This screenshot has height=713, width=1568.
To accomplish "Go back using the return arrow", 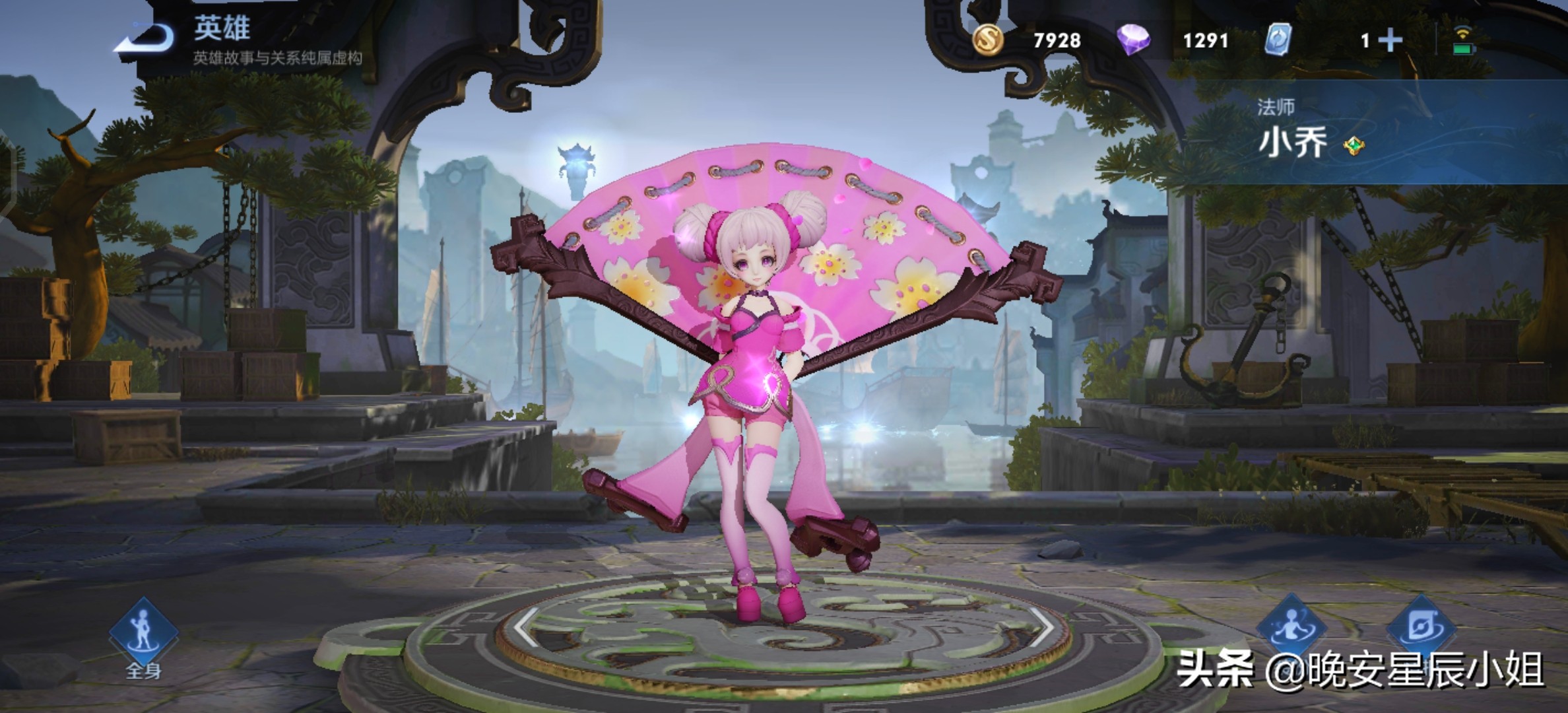I will [x=146, y=38].
